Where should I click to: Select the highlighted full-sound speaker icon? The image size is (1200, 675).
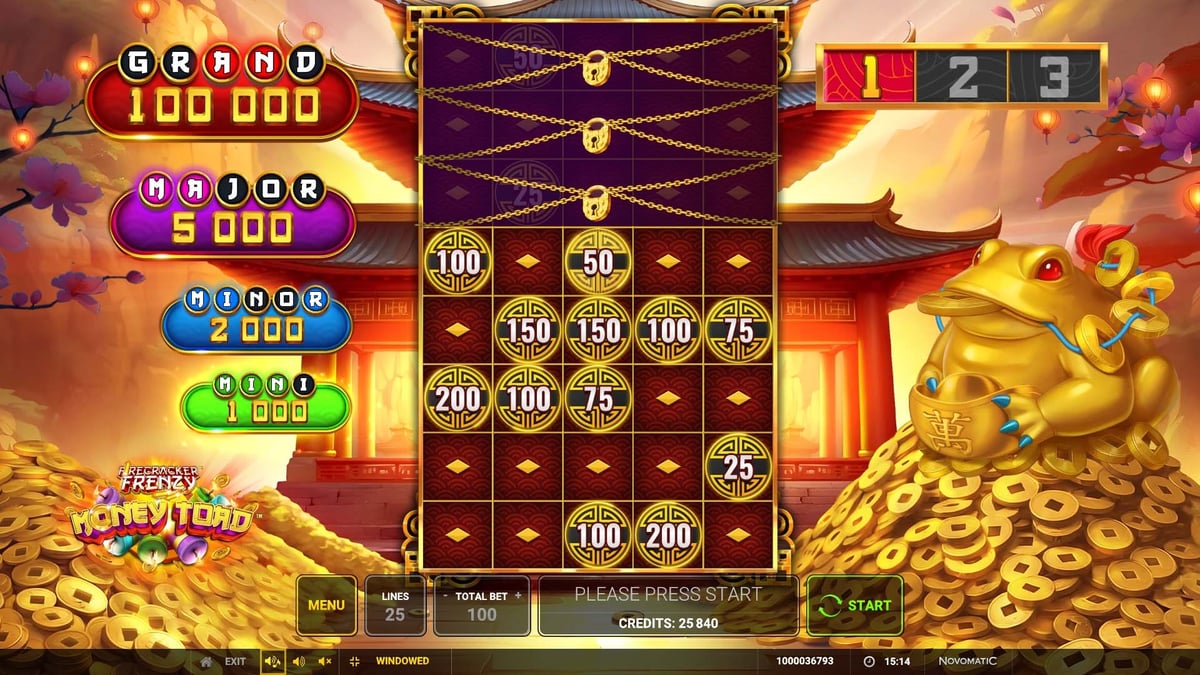[272, 661]
